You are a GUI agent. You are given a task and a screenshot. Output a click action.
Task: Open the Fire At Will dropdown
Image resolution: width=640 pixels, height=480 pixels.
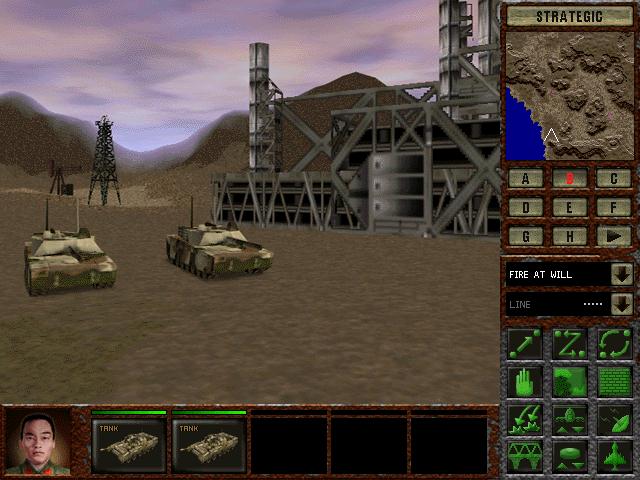point(622,274)
